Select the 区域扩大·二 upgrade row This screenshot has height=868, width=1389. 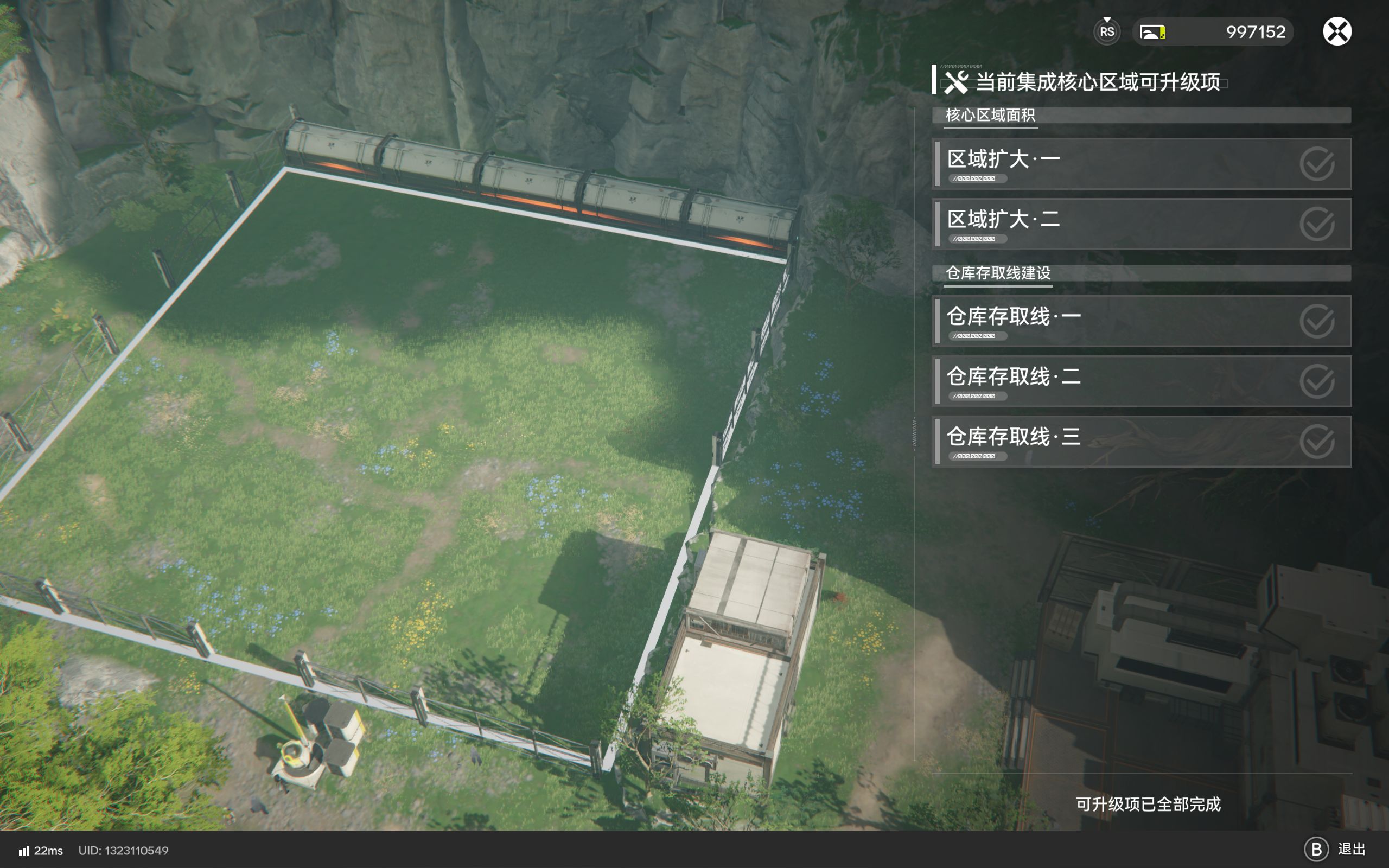pos(1141,225)
